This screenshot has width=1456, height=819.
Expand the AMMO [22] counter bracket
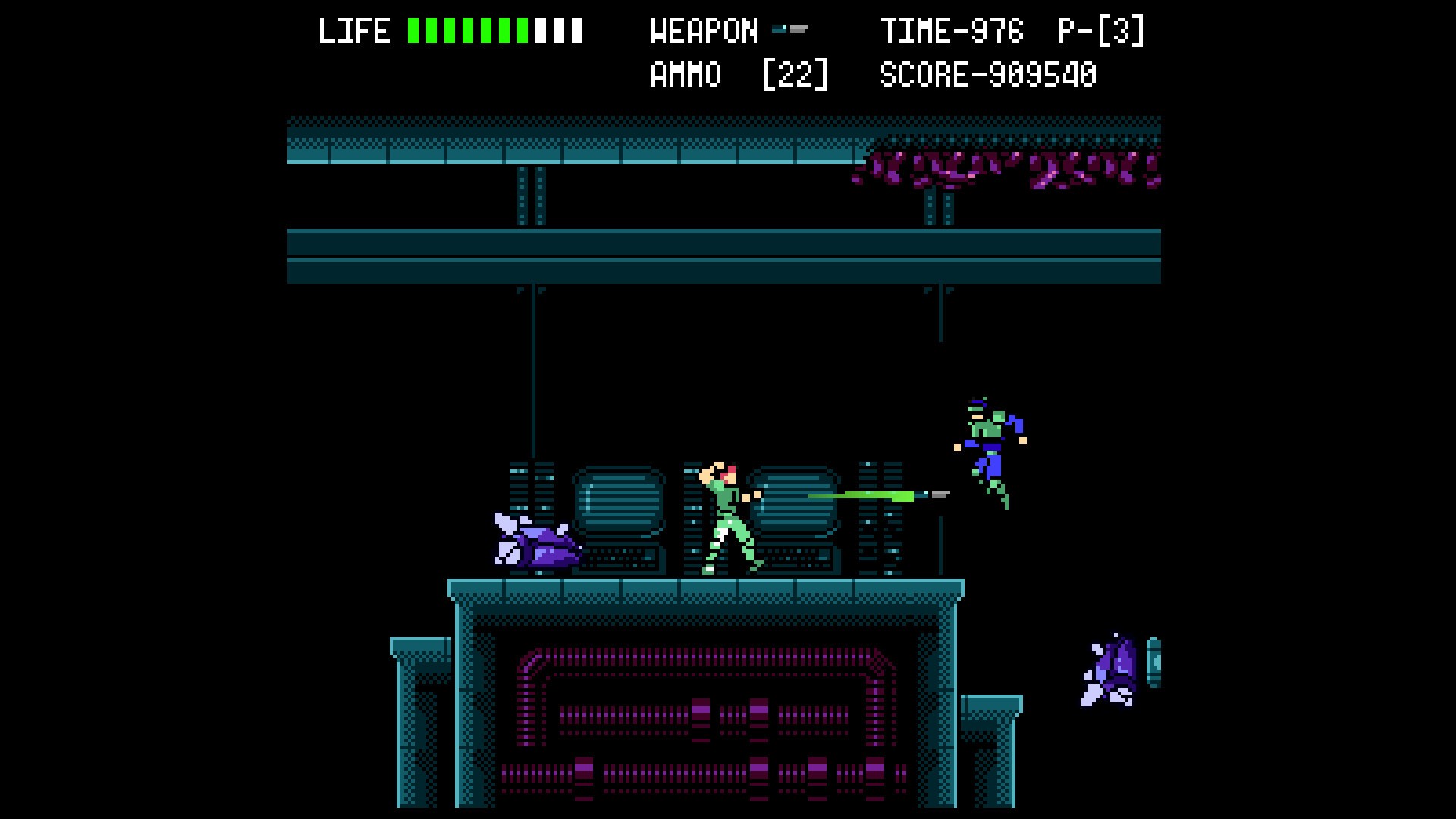click(x=794, y=74)
